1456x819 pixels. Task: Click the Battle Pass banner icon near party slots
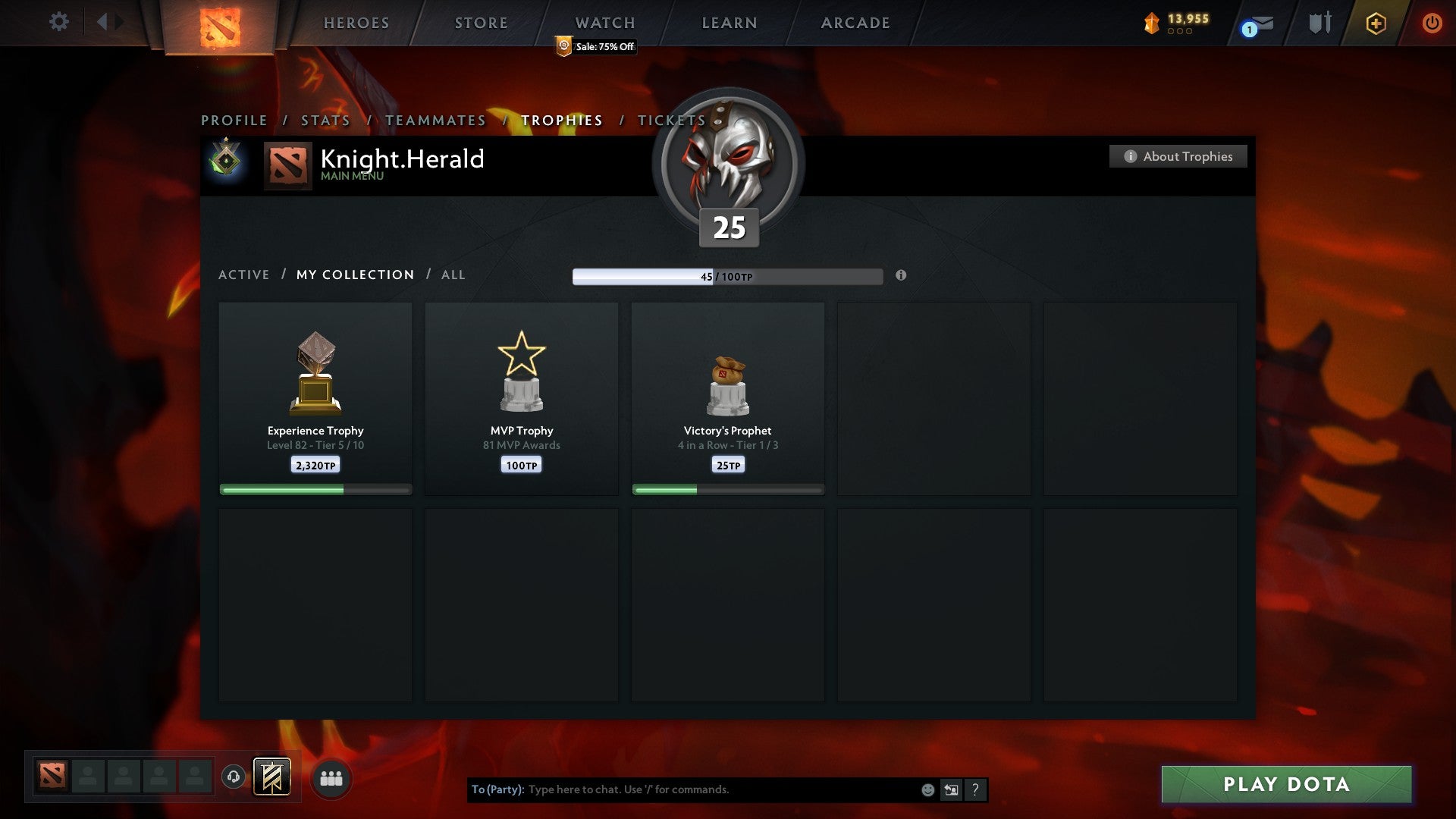pos(272,777)
